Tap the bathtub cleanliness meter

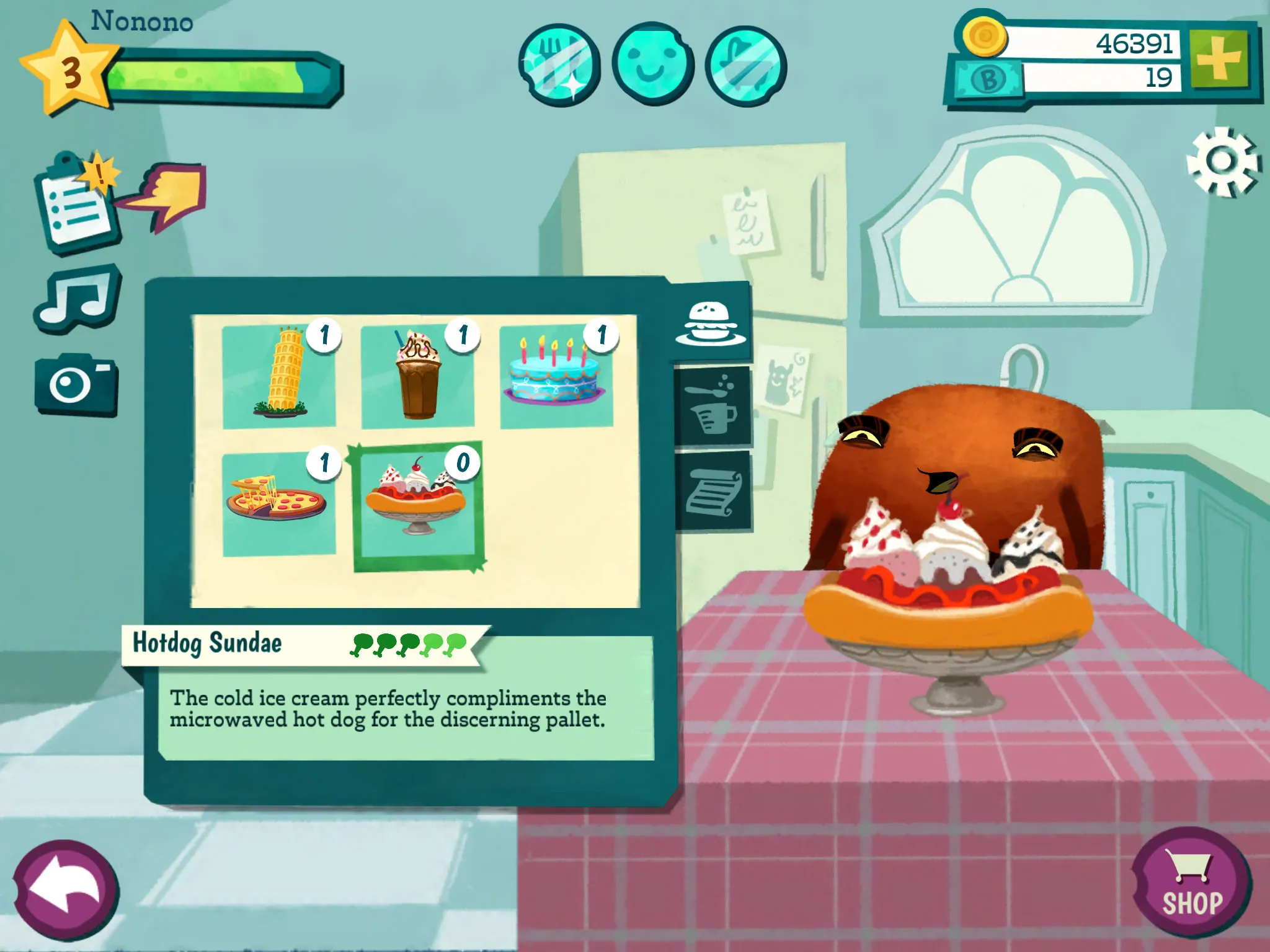coord(746,64)
